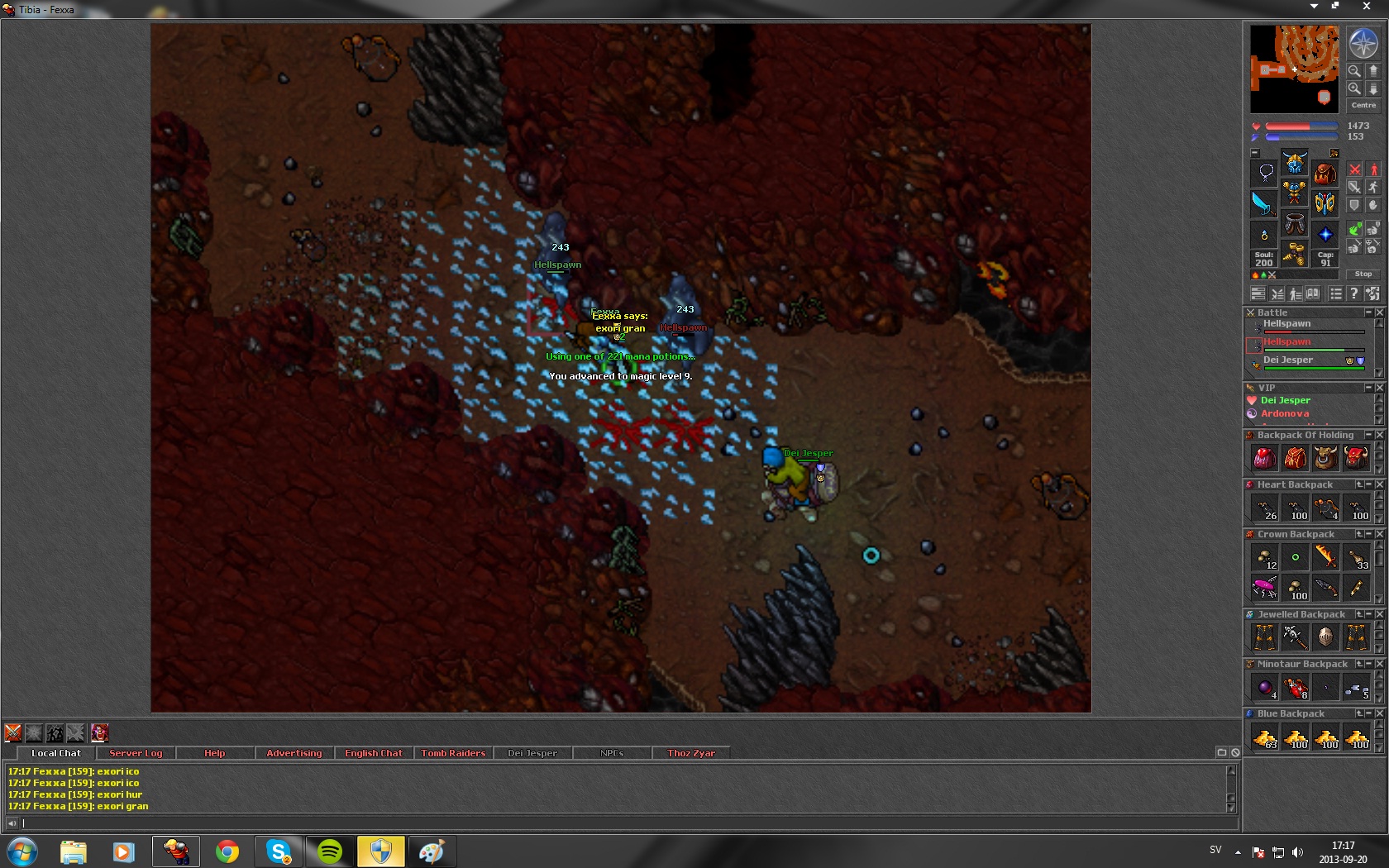
Task: Open the help question mark button
Action: pyautogui.click(x=1353, y=293)
